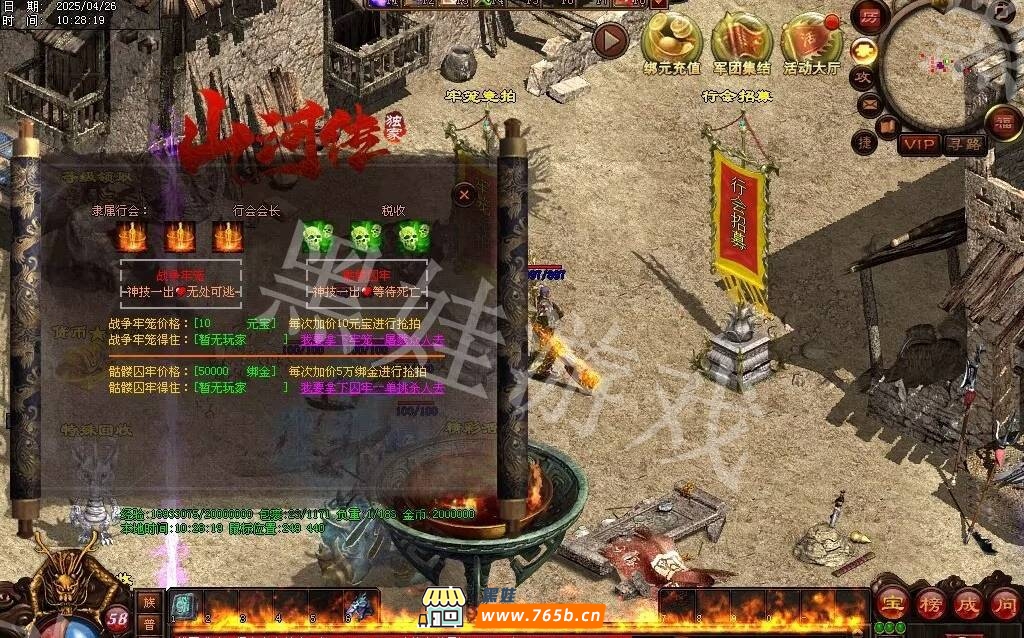This screenshot has height=638, width=1024.
Task: Close the prison auction panel
Action: 464,195
